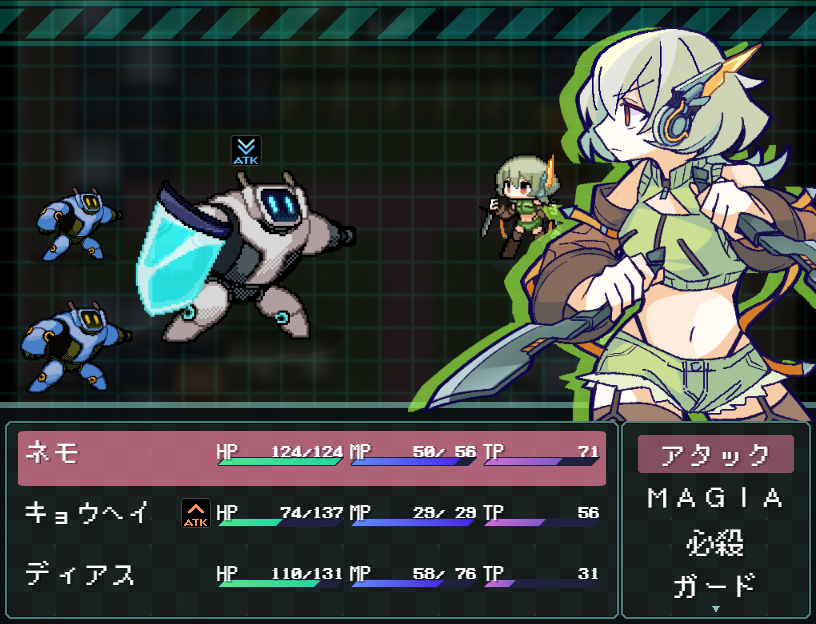Select party member ネモ row
The image size is (816, 624).
point(311,455)
